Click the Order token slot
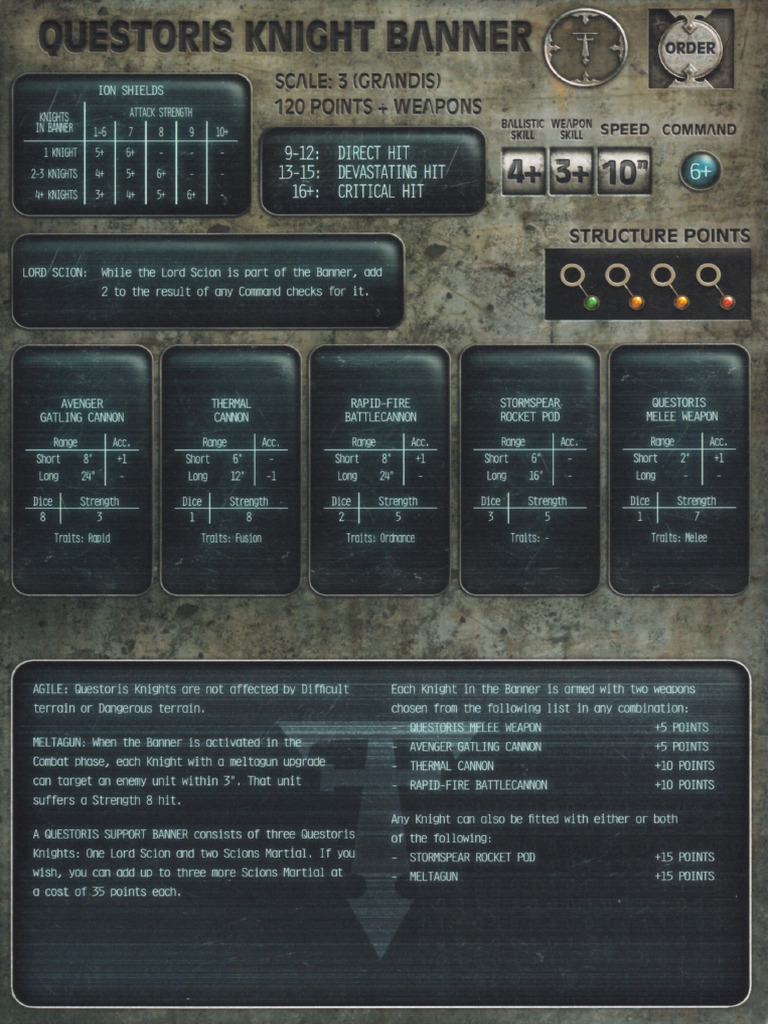Image resolution: width=768 pixels, height=1024 pixels. (691, 48)
